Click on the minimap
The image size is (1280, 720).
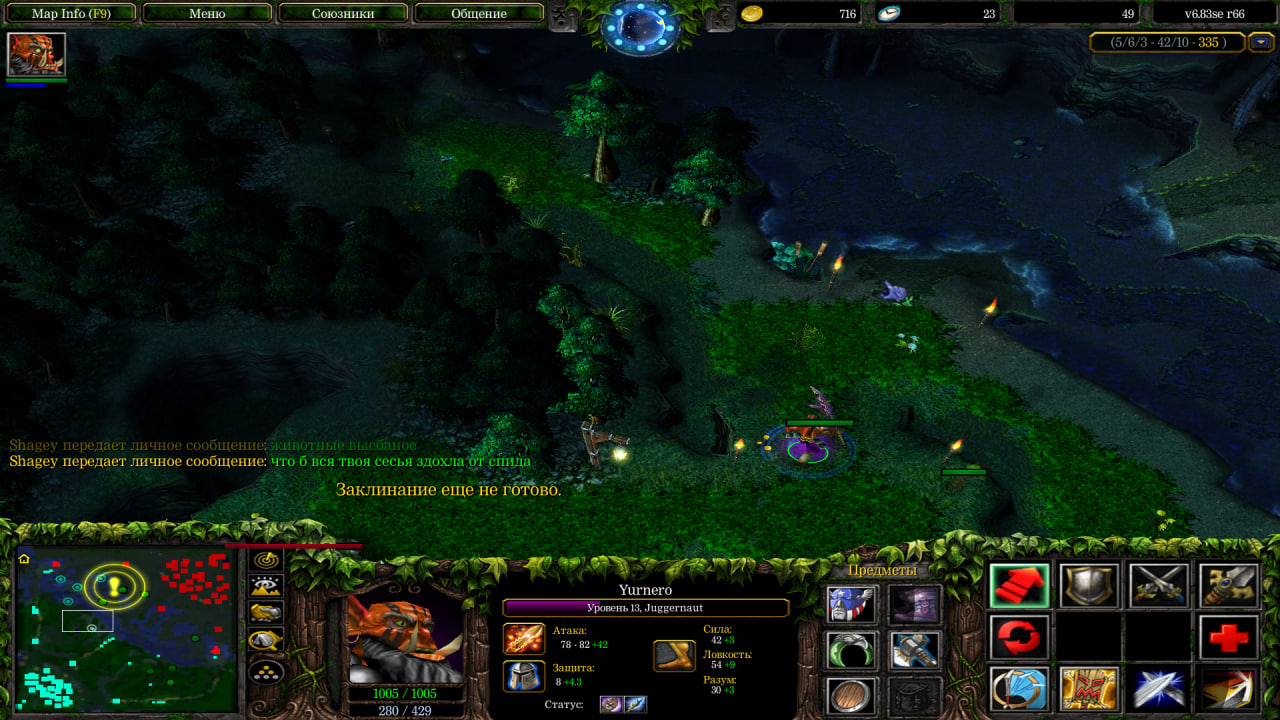pyautogui.click(x=127, y=630)
